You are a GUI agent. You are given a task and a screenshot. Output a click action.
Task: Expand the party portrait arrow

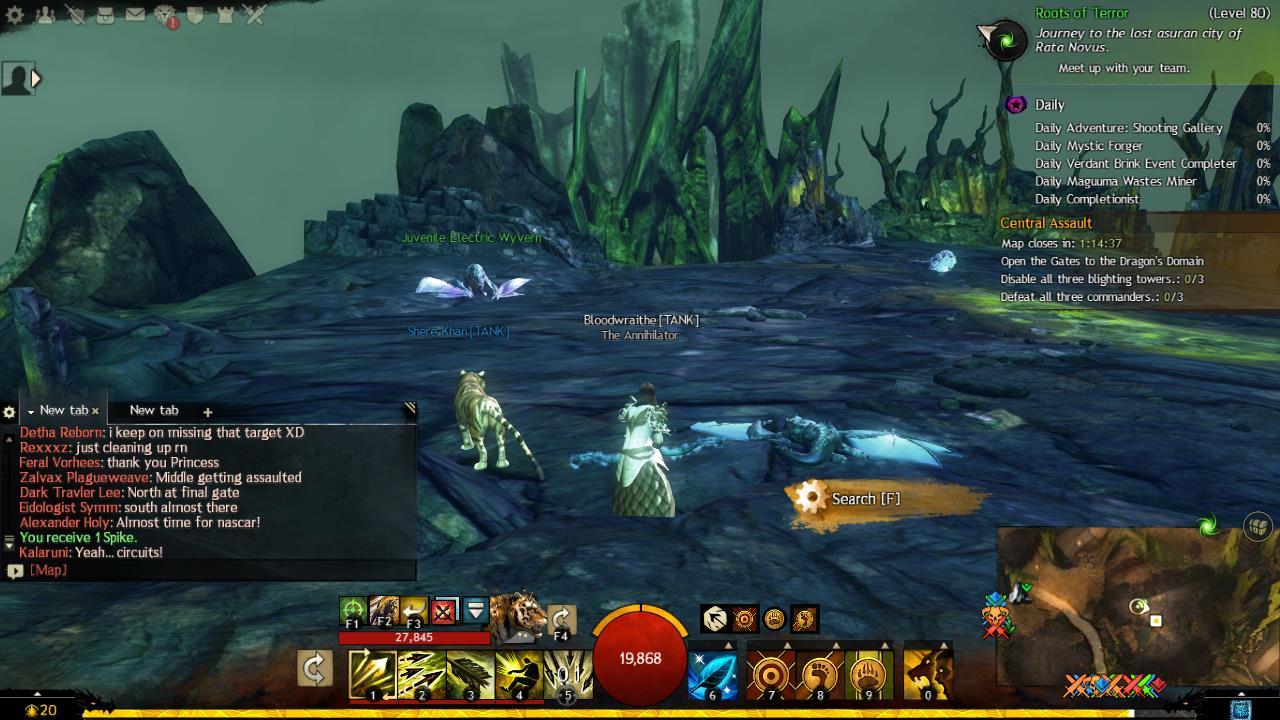[x=36, y=78]
